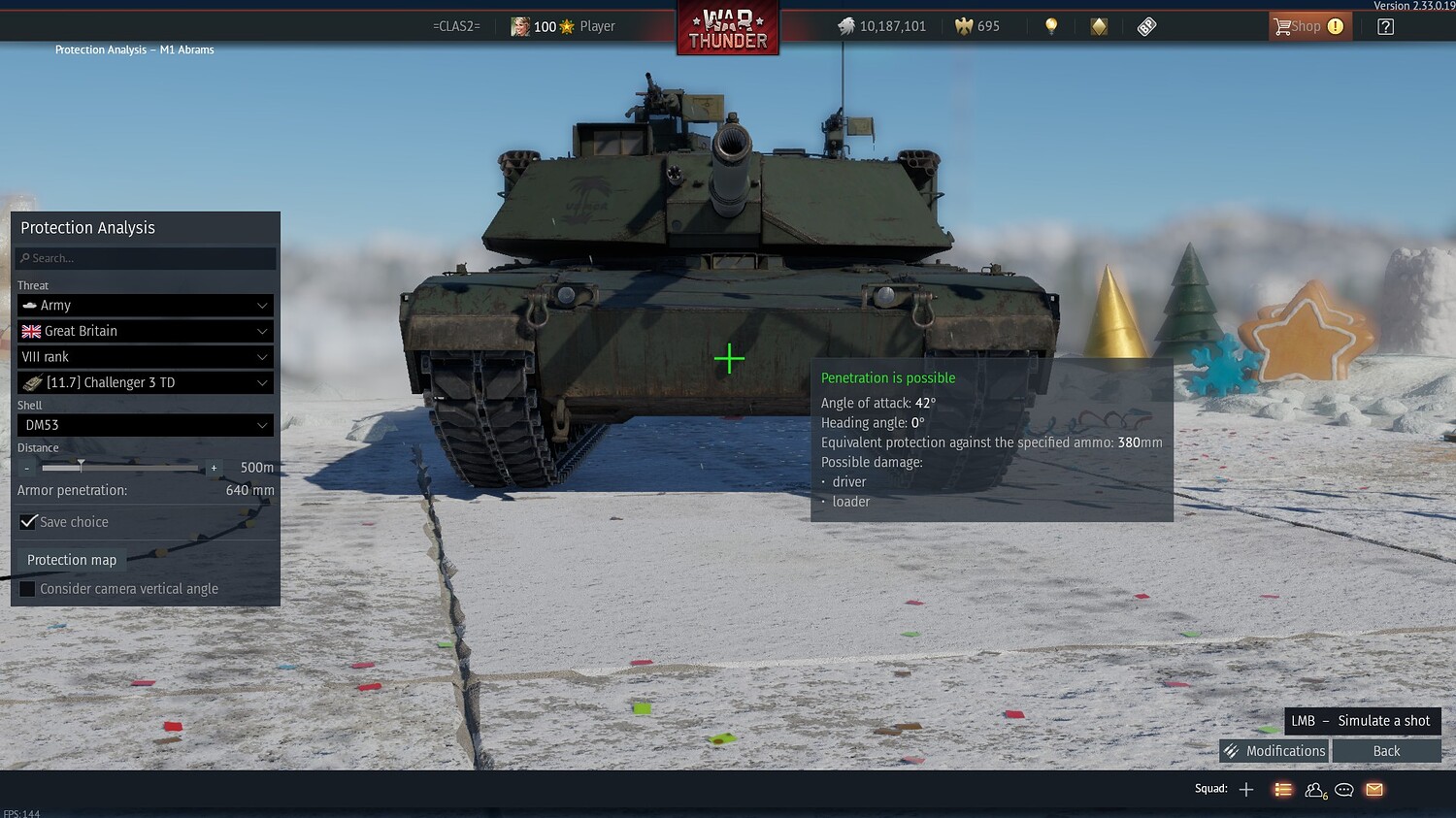Open the DM53 shell dropdown
The image size is (1456, 818).
[x=146, y=425]
